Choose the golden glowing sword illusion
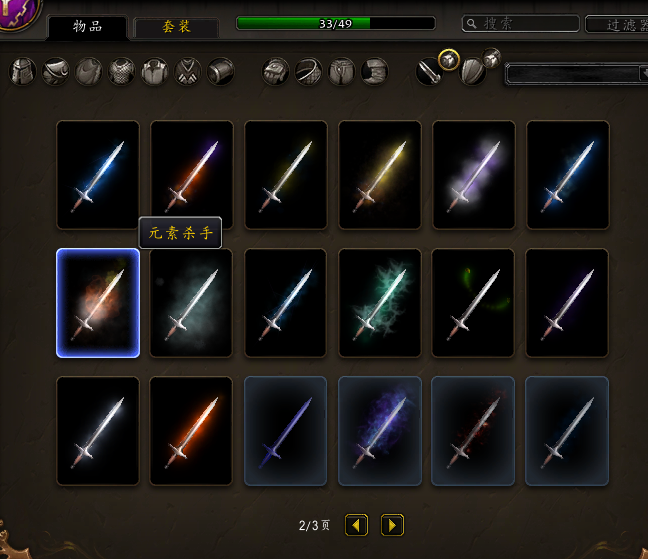 click(x=380, y=175)
